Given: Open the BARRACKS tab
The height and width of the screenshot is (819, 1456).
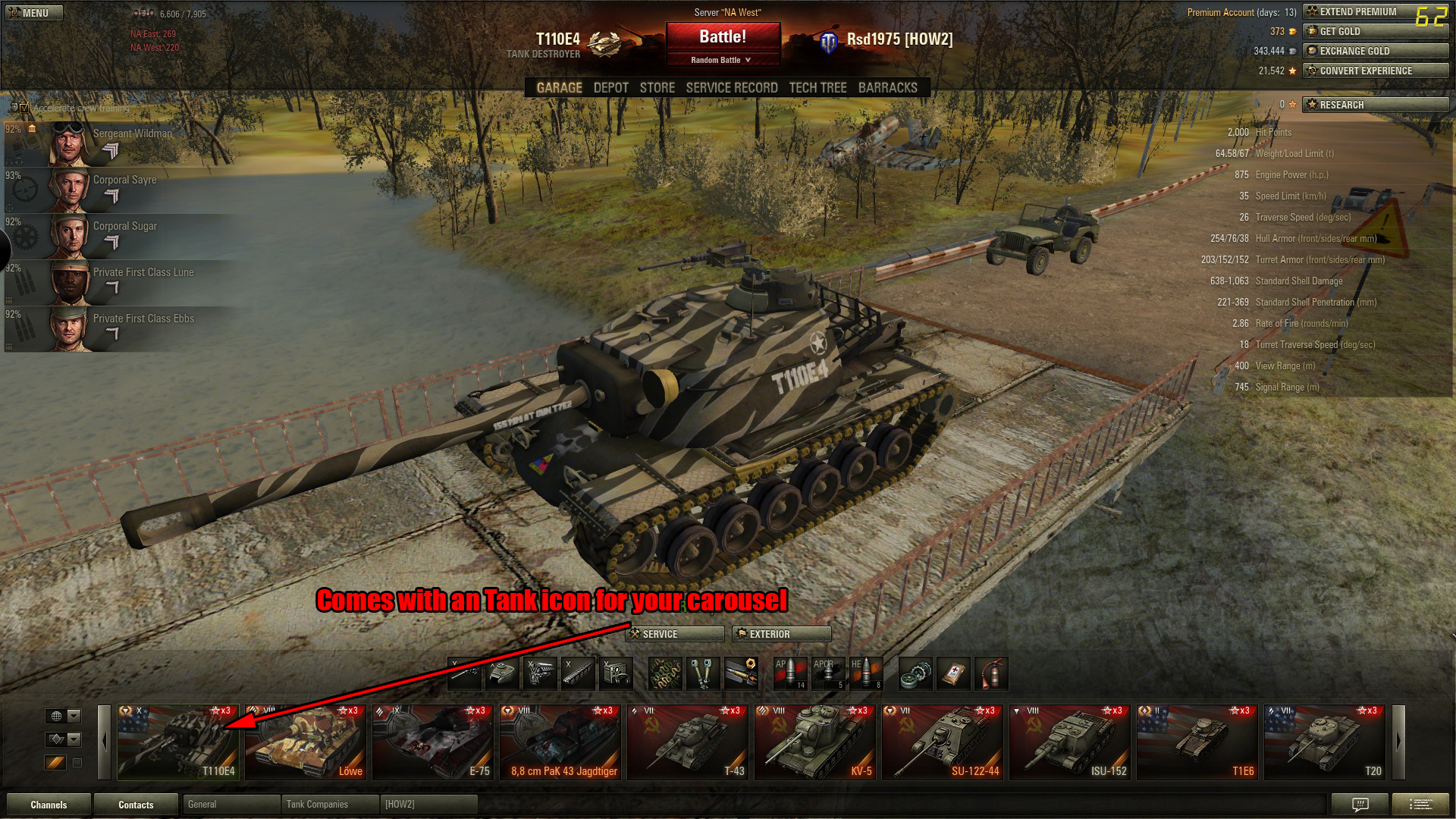Looking at the screenshot, I should (x=887, y=88).
